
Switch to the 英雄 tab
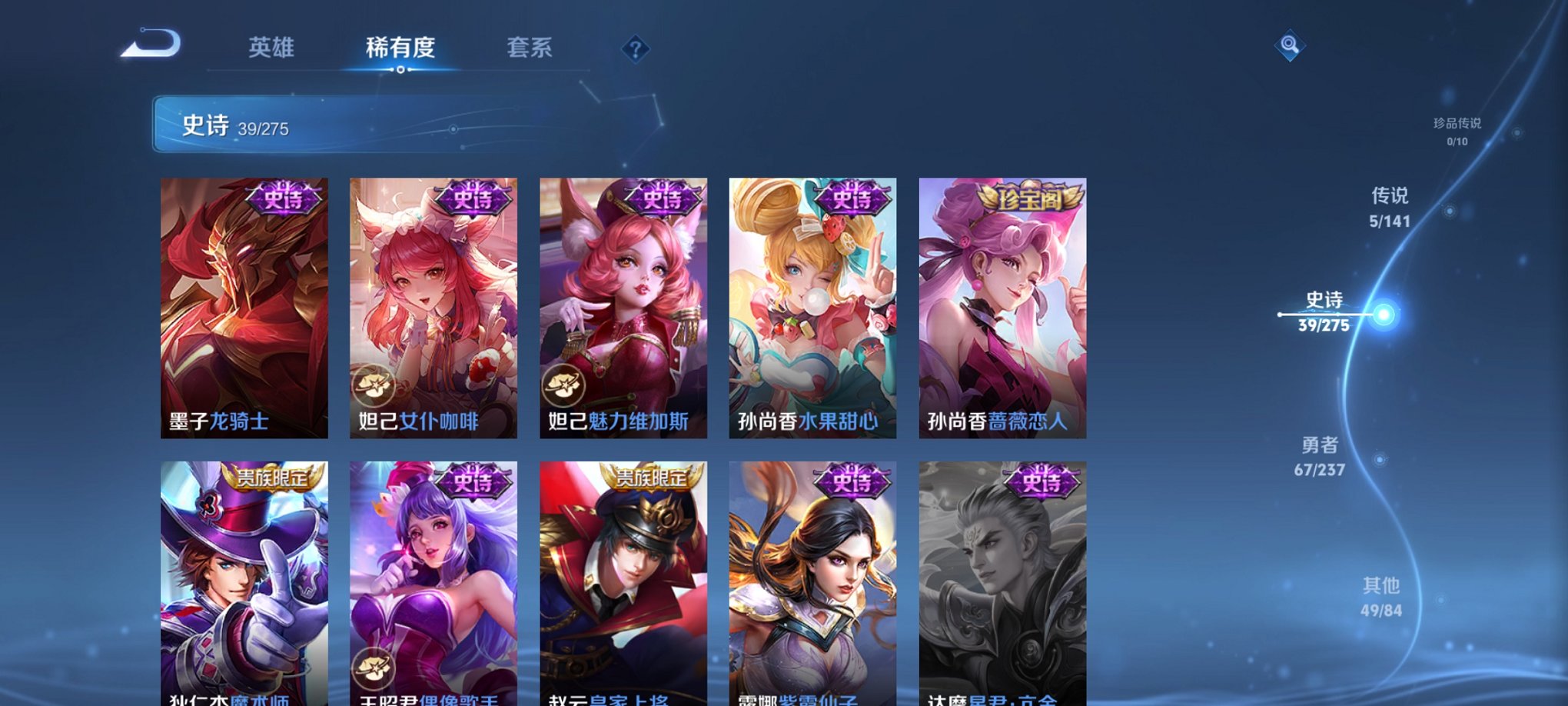[271, 47]
